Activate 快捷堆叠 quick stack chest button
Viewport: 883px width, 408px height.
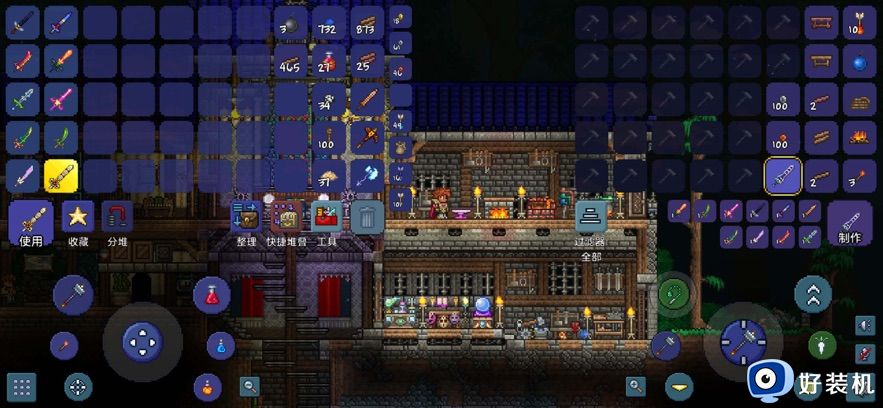(x=287, y=222)
